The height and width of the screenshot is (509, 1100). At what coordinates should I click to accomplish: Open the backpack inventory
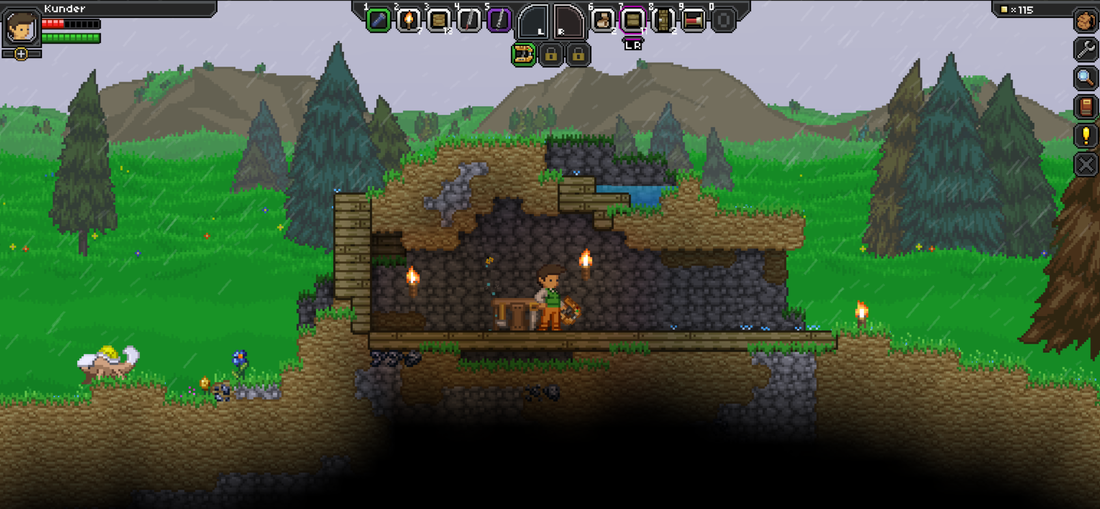point(1086,20)
